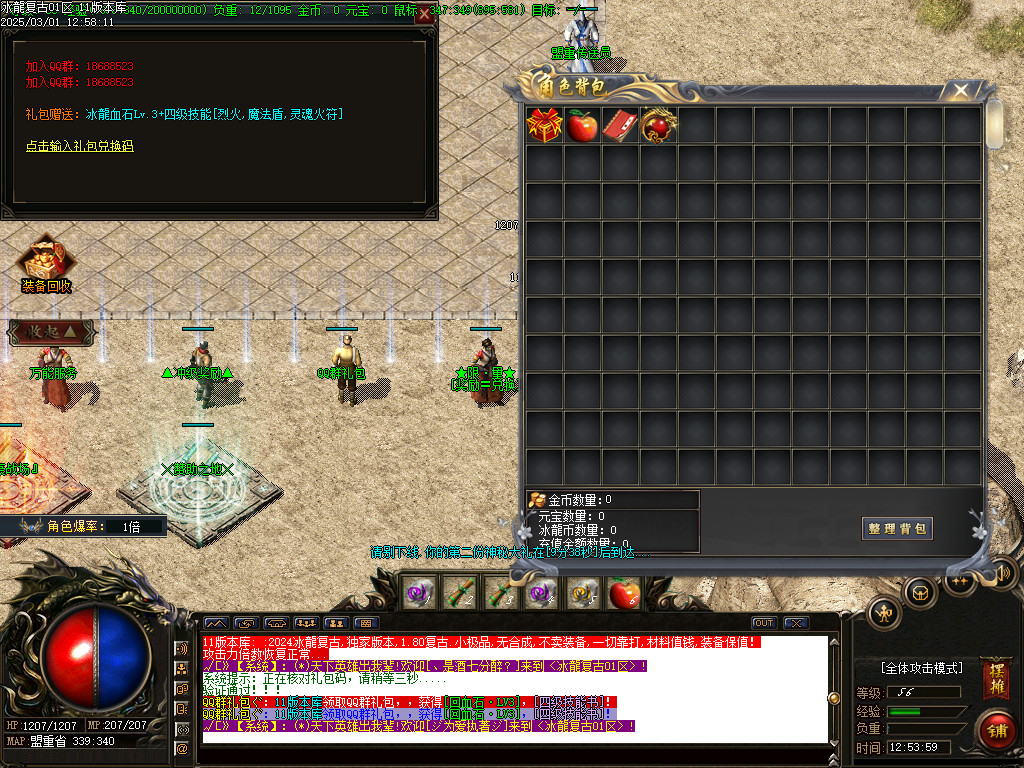Click the @ chat channel button
This screenshot has width=1024, height=768.
(182, 747)
